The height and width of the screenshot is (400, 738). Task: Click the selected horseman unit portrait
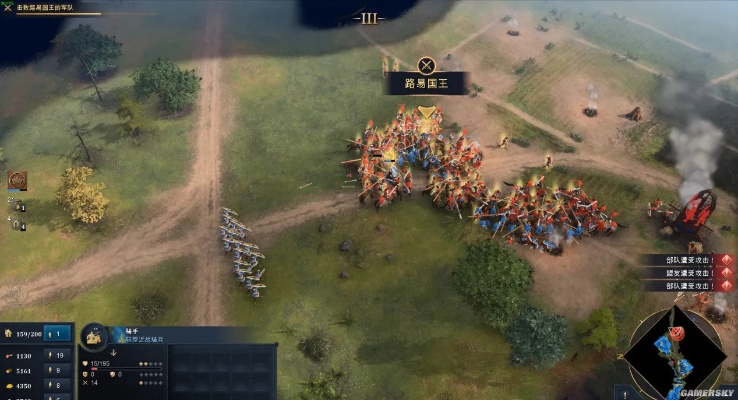[96, 337]
